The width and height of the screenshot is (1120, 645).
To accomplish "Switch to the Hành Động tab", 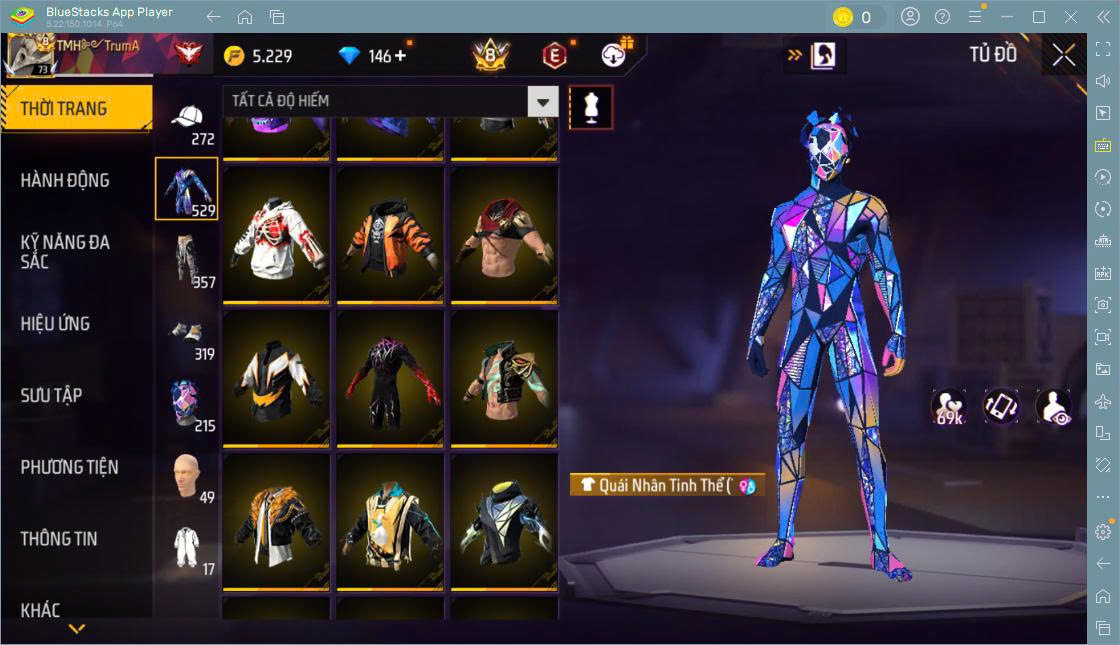I will (x=66, y=181).
